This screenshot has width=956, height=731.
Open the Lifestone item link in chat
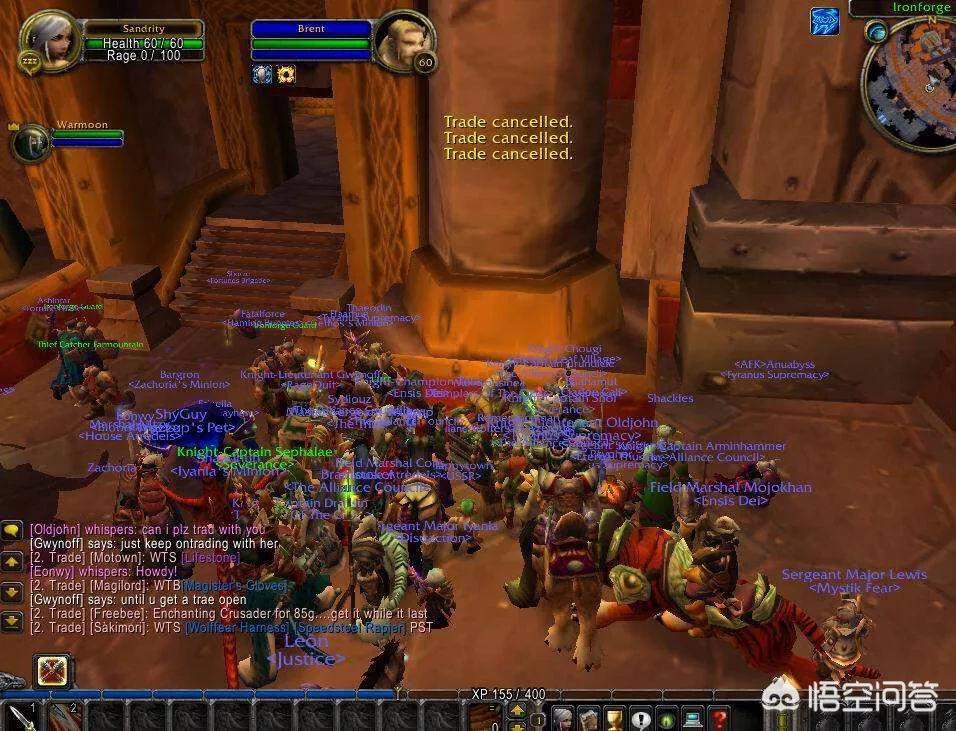[x=208, y=557]
